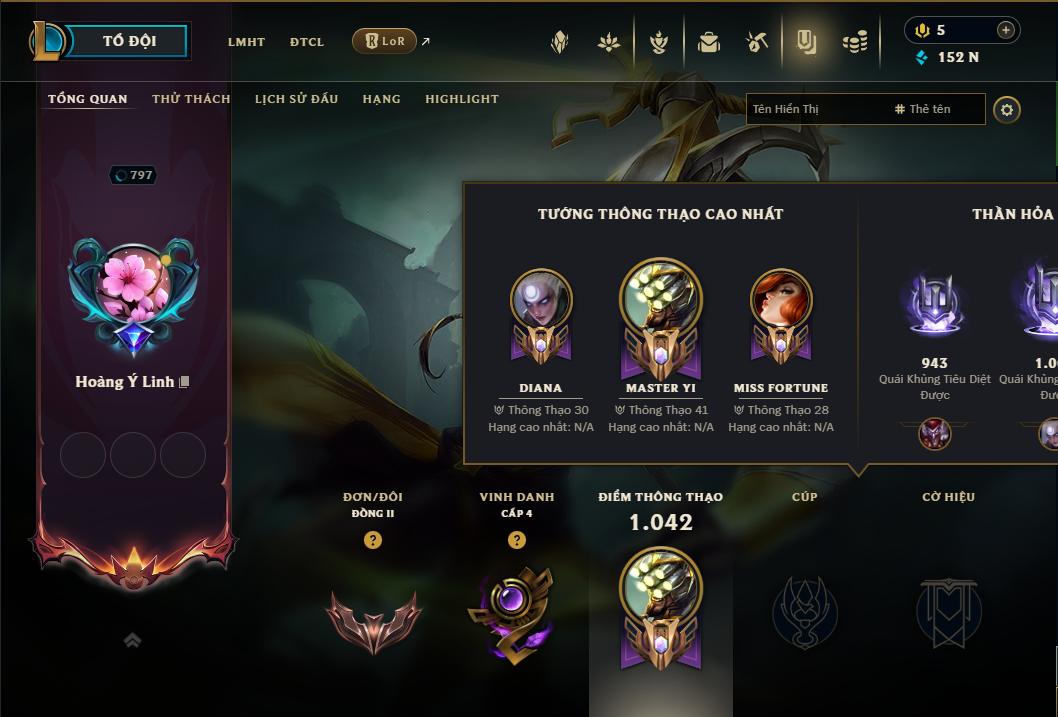Launch the LoR link

(x=385, y=41)
